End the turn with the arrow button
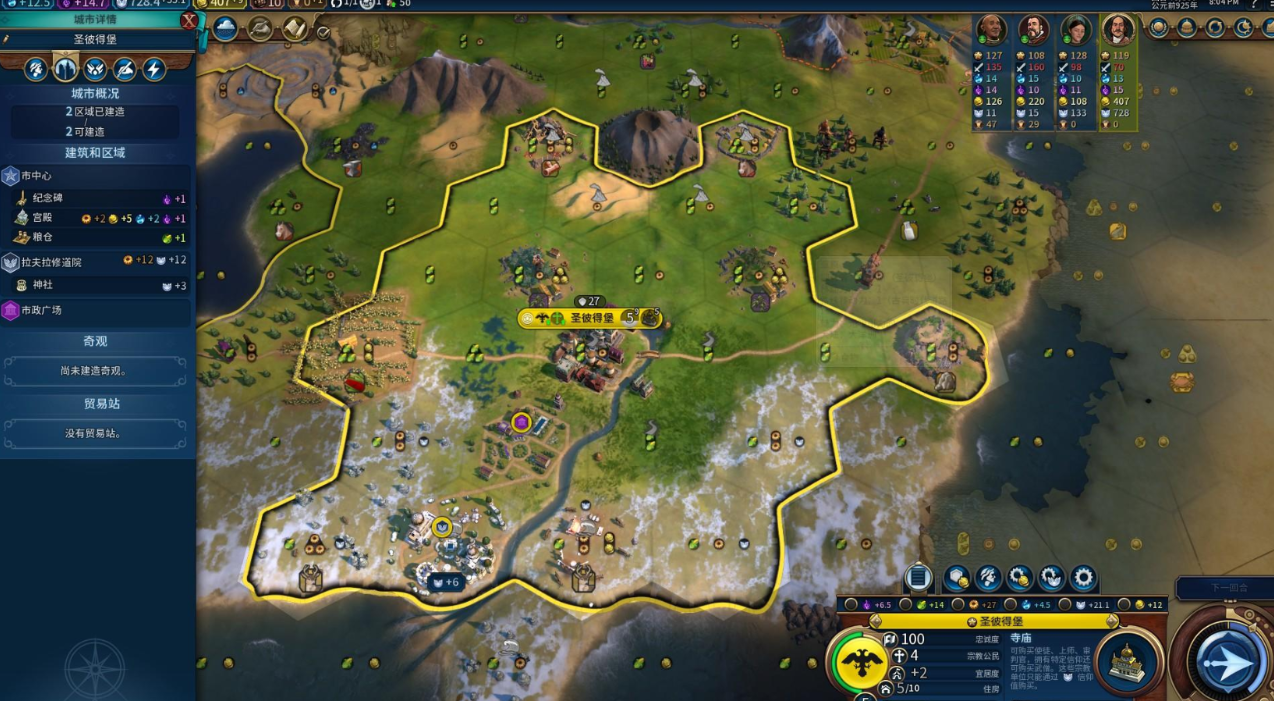Image resolution: width=1274 pixels, height=701 pixels. [x=1226, y=660]
